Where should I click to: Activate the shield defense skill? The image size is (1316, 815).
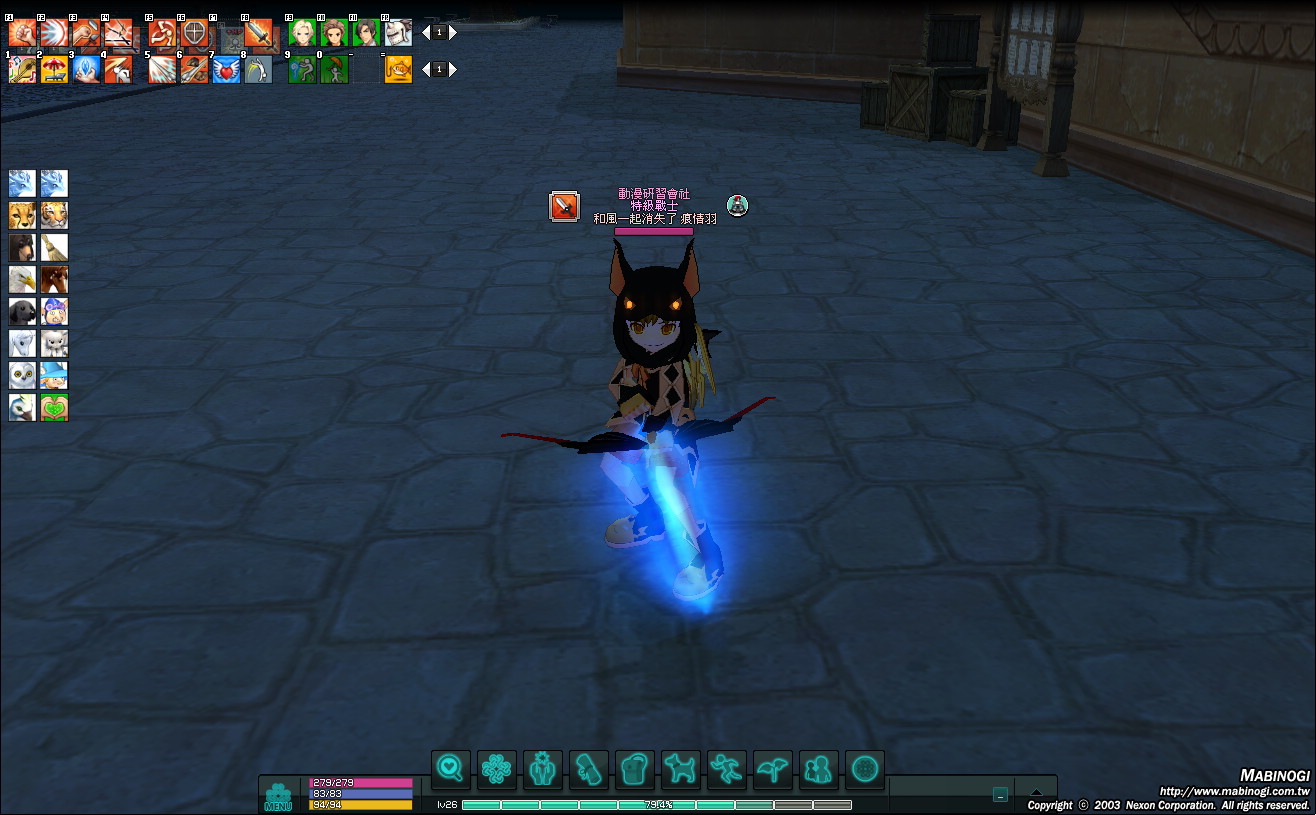(x=195, y=33)
